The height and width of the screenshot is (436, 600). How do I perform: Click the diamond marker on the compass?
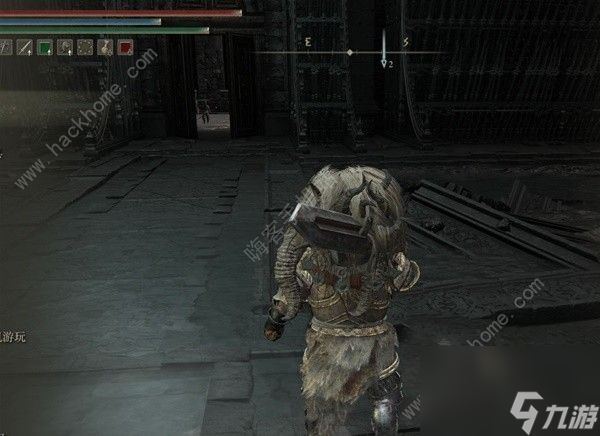point(349,51)
